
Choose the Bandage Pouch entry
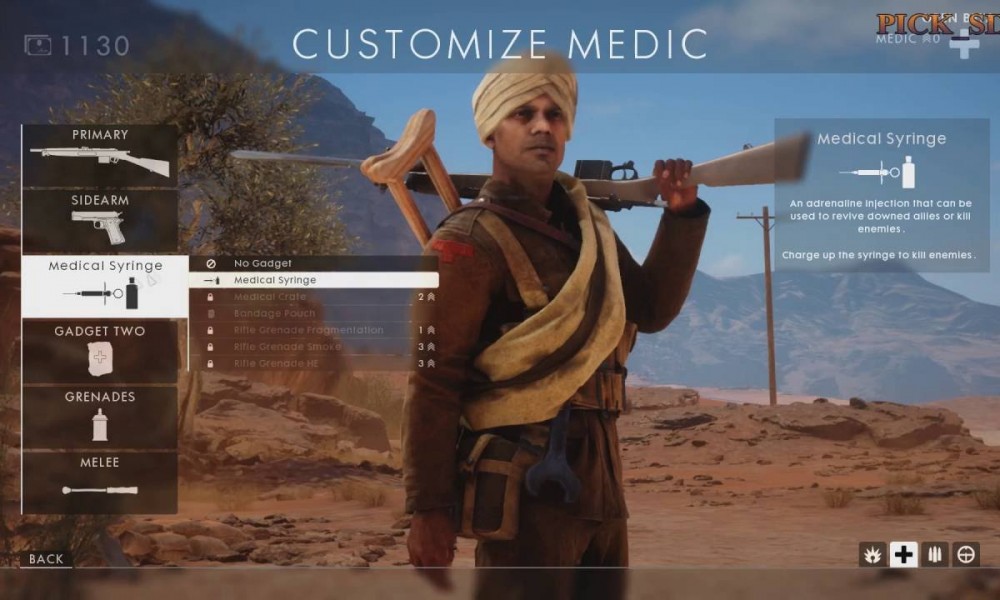(x=313, y=314)
